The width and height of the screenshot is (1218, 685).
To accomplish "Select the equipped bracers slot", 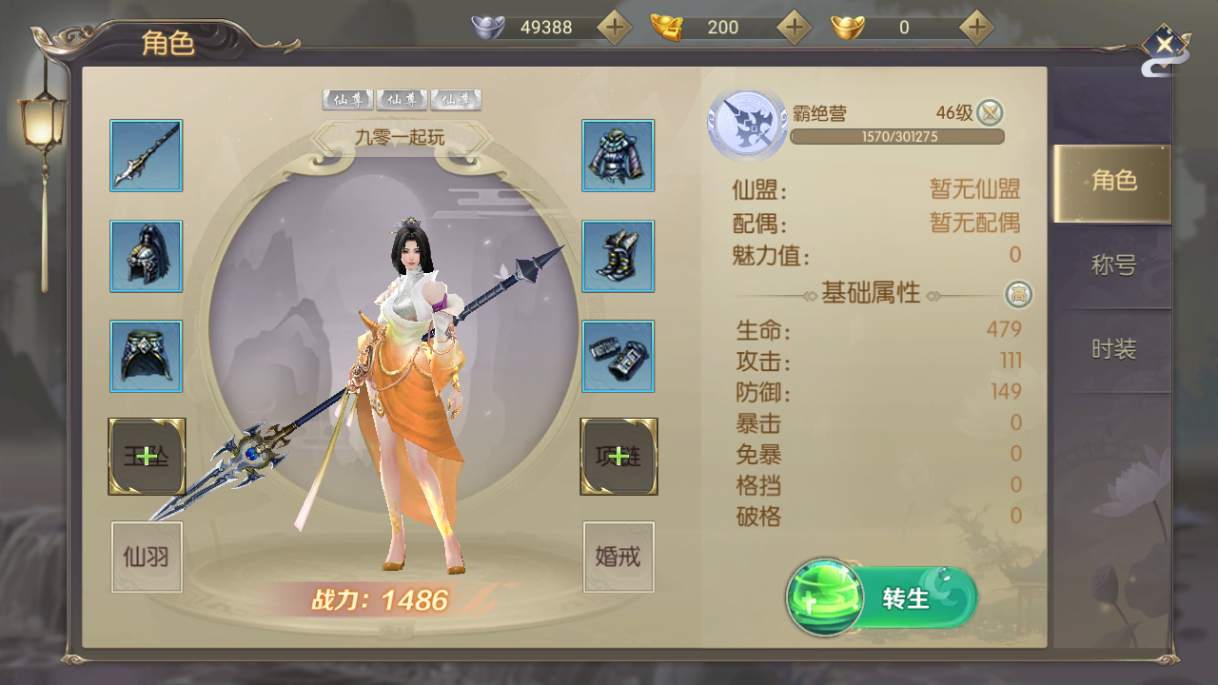I will click(618, 356).
